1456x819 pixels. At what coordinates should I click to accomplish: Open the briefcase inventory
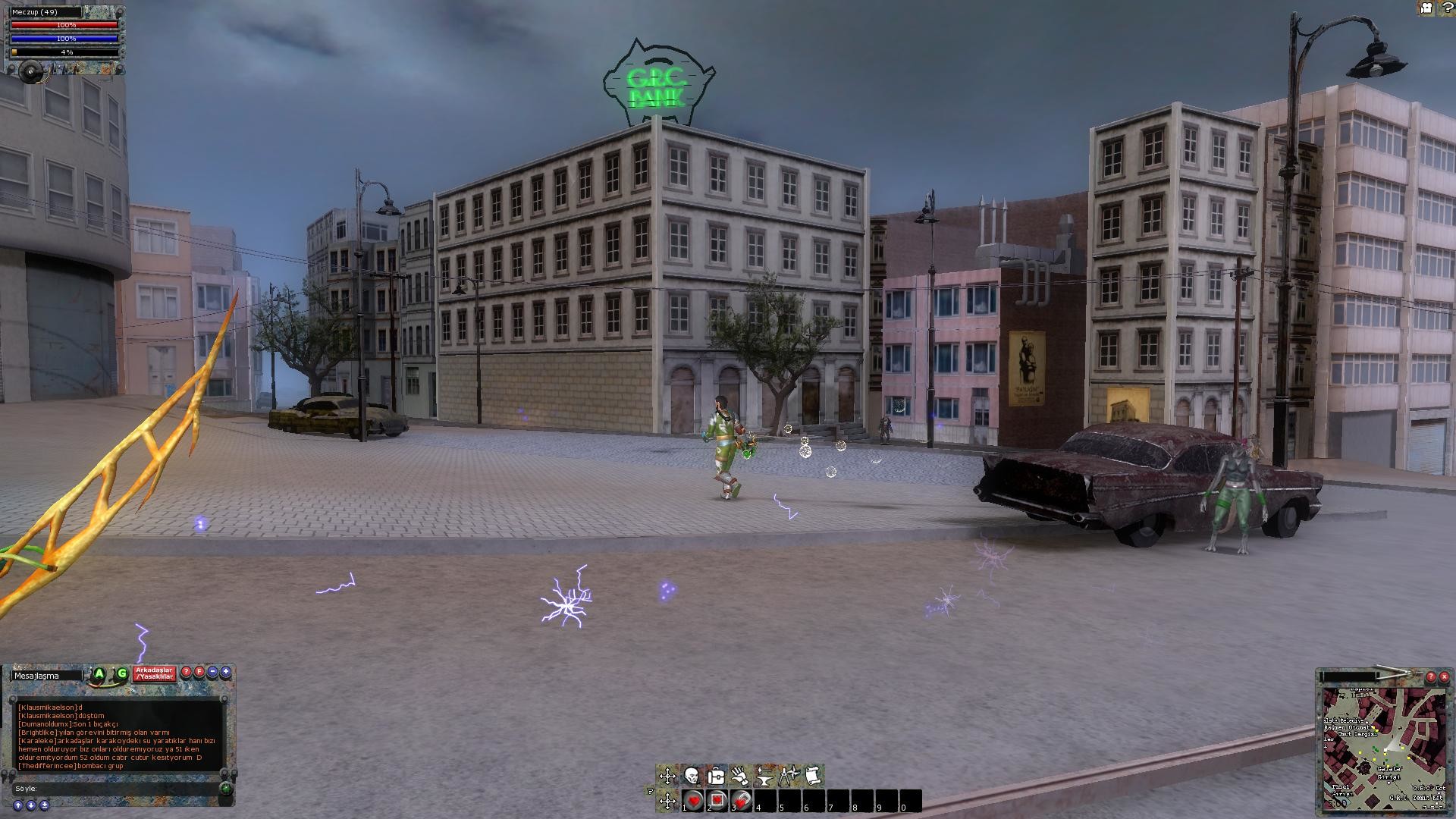tap(716, 775)
